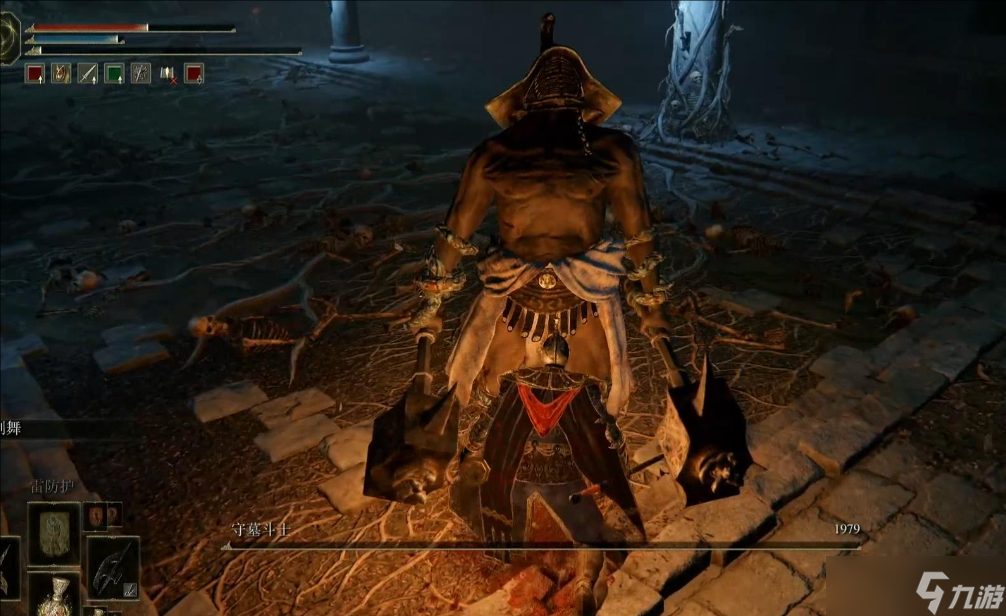This screenshot has height=616, width=1006.
Task: Click the sword buff status icon
Action: point(88,73)
